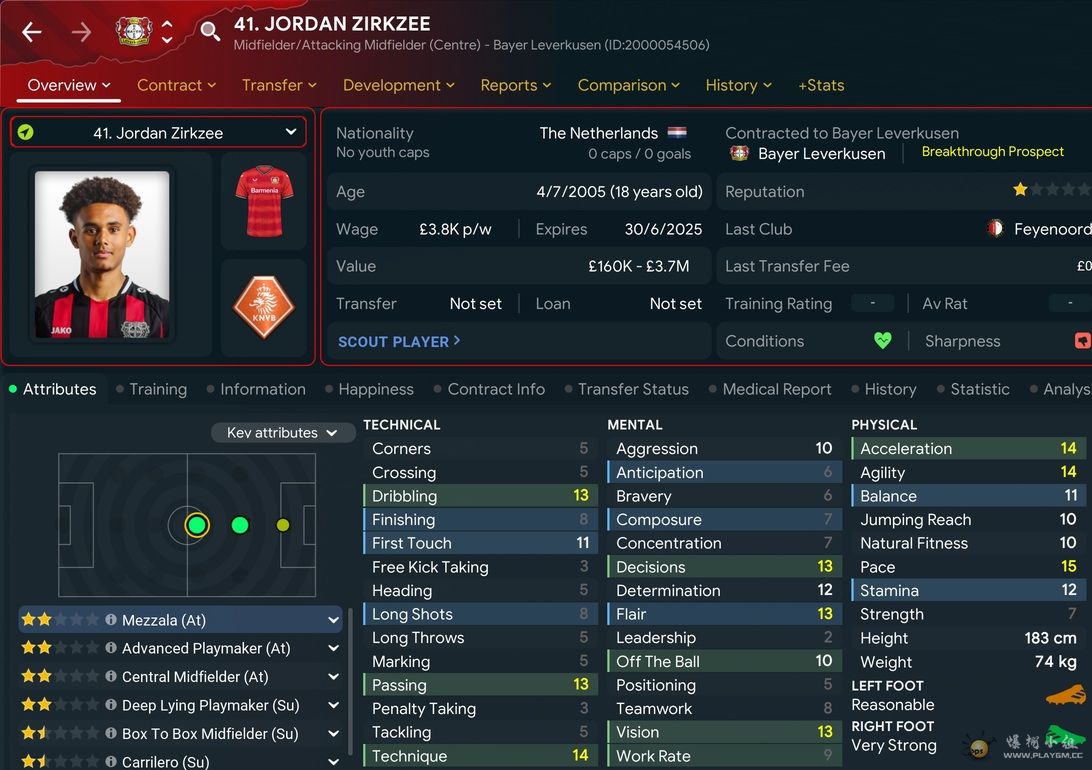The height and width of the screenshot is (770, 1092).
Task: Open the Transfer dropdown menu
Action: coord(279,85)
